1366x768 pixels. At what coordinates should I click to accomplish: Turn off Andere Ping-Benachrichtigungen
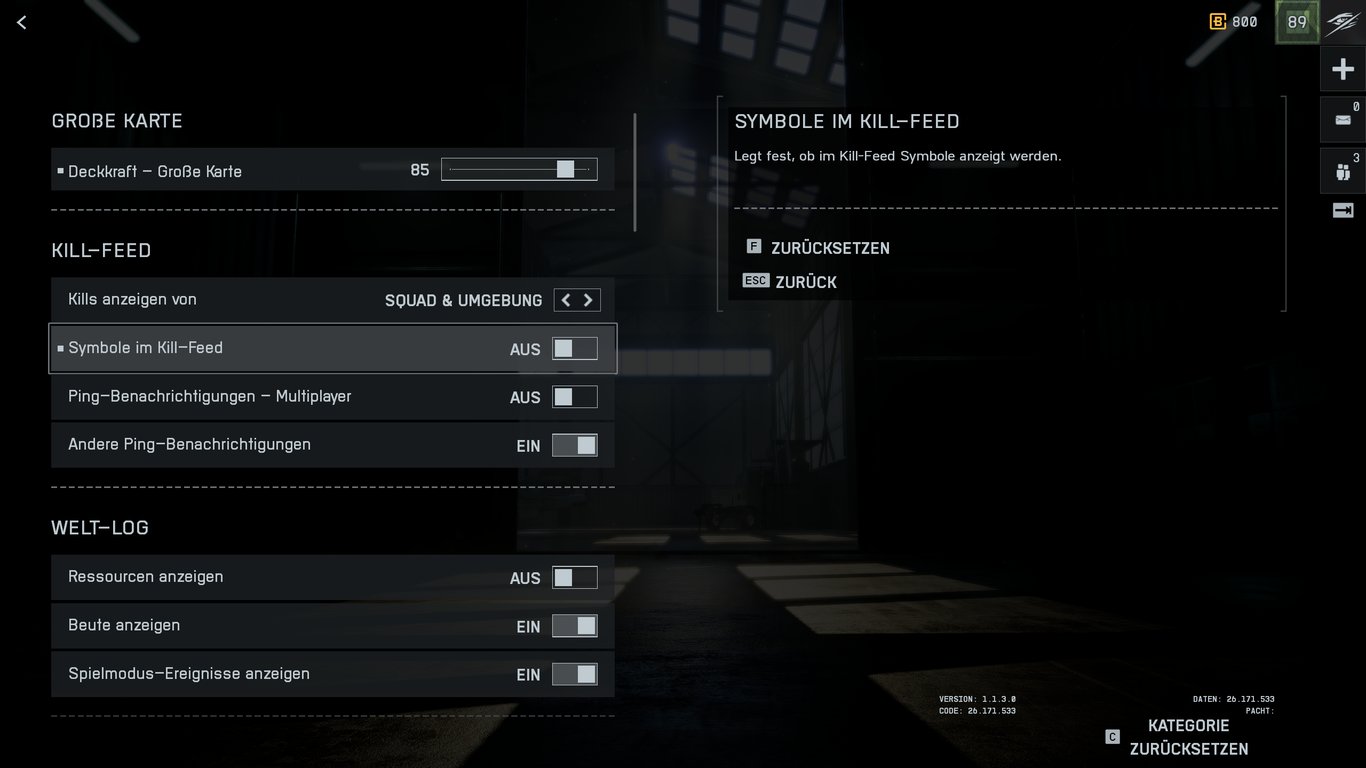[575, 444]
